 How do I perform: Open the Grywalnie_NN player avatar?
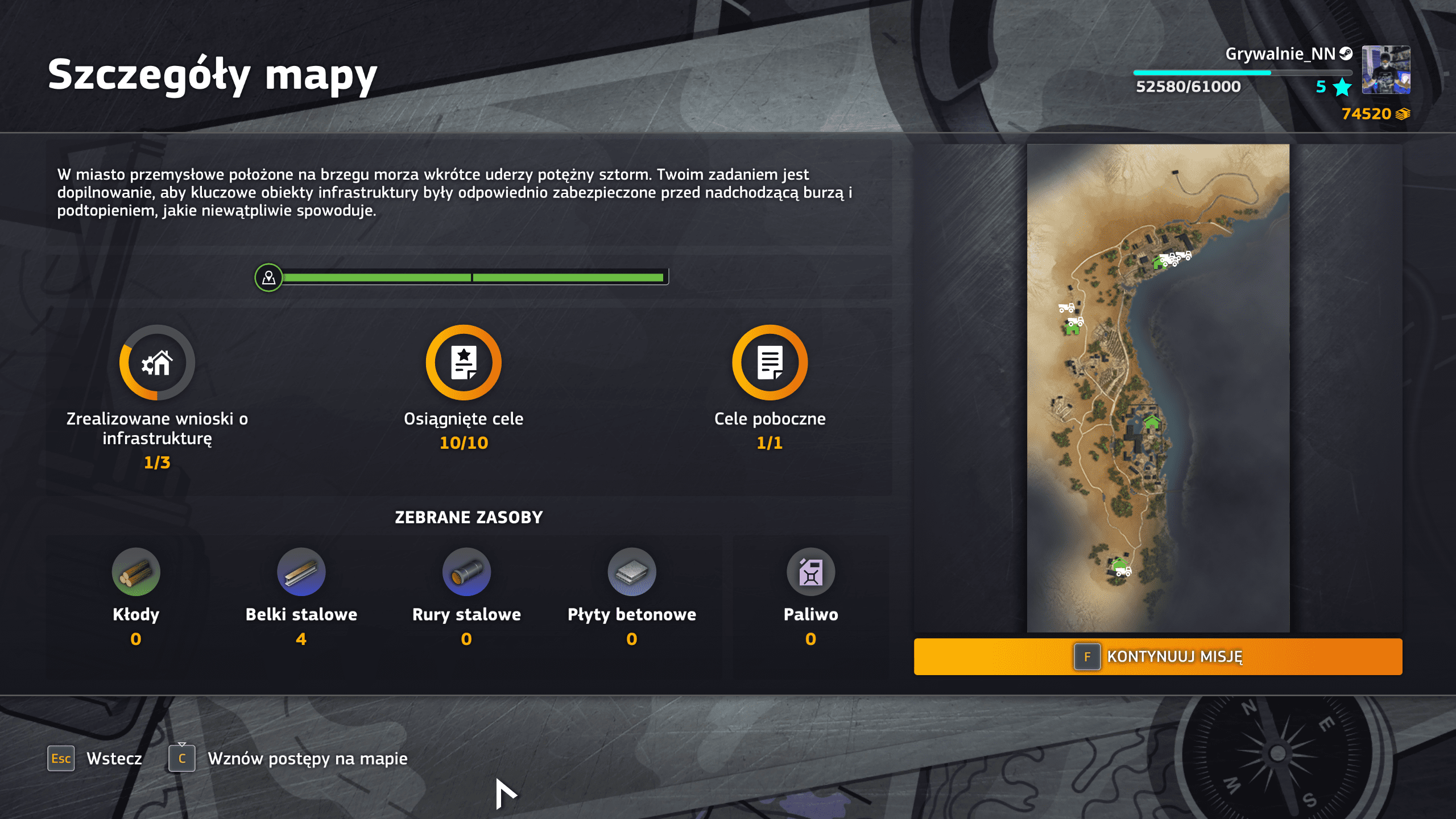tap(1385, 70)
